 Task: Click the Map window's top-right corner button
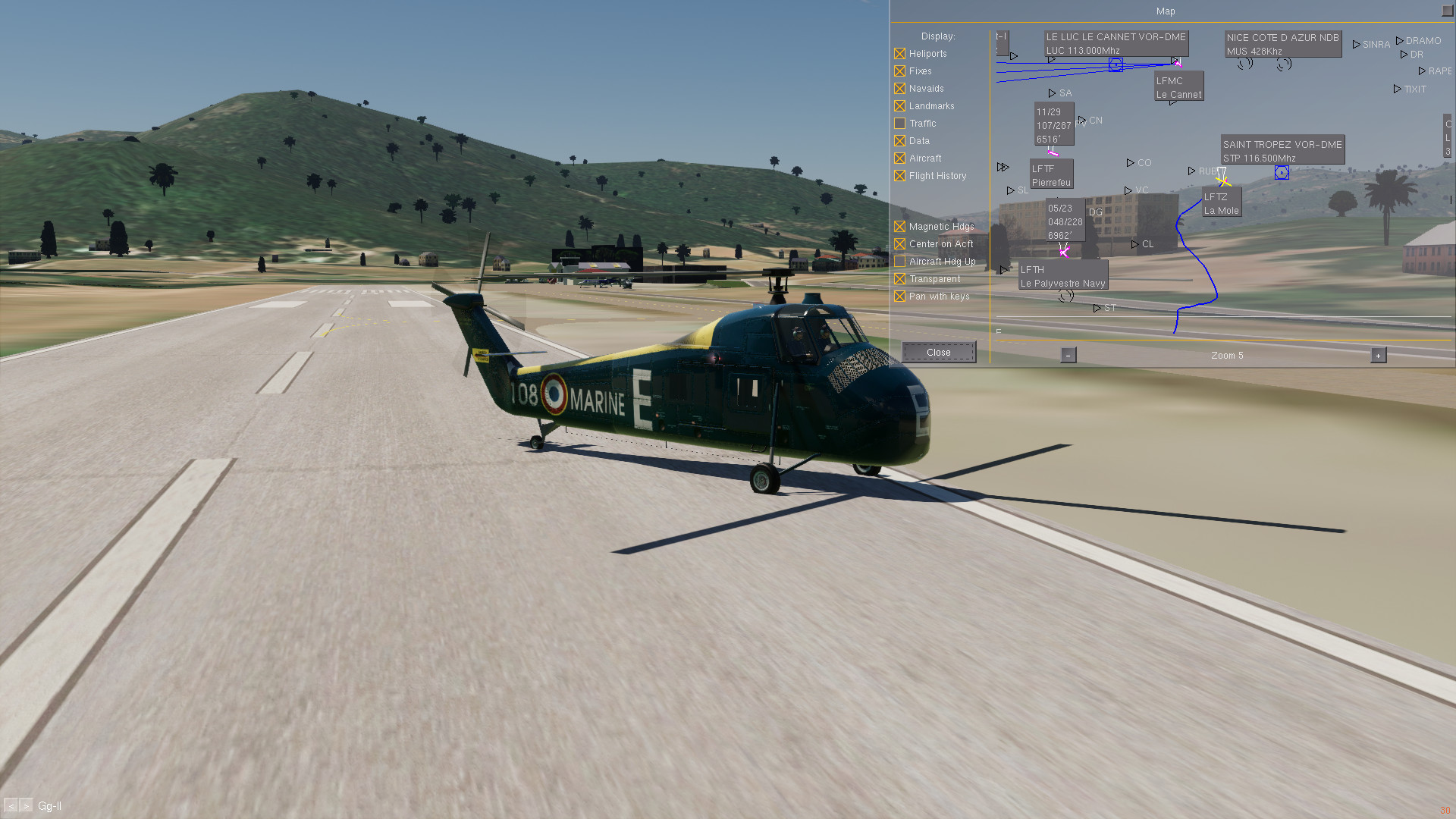[1448, 11]
